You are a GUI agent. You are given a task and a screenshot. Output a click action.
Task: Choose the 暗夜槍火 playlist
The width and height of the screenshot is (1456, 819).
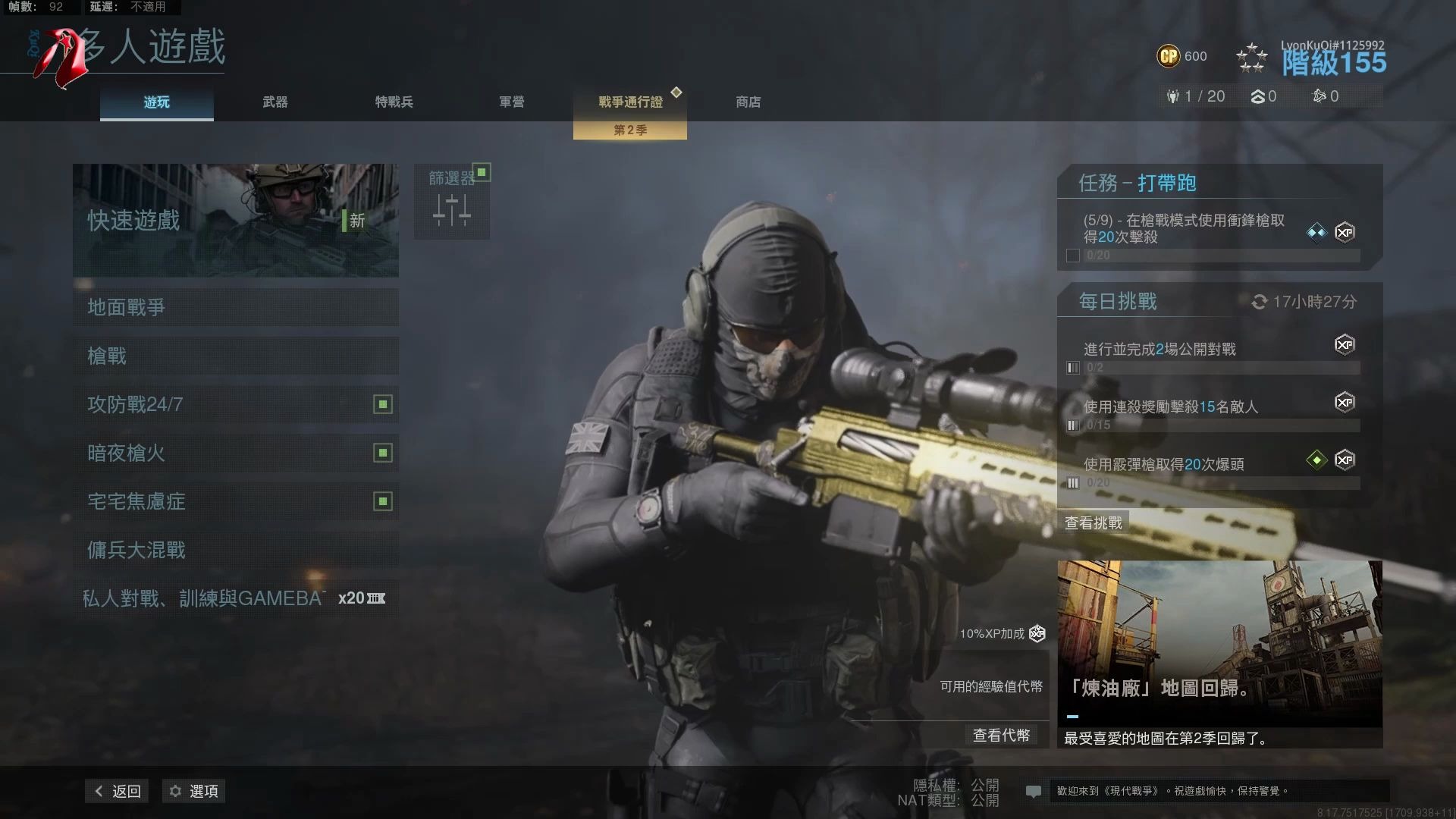click(x=235, y=453)
